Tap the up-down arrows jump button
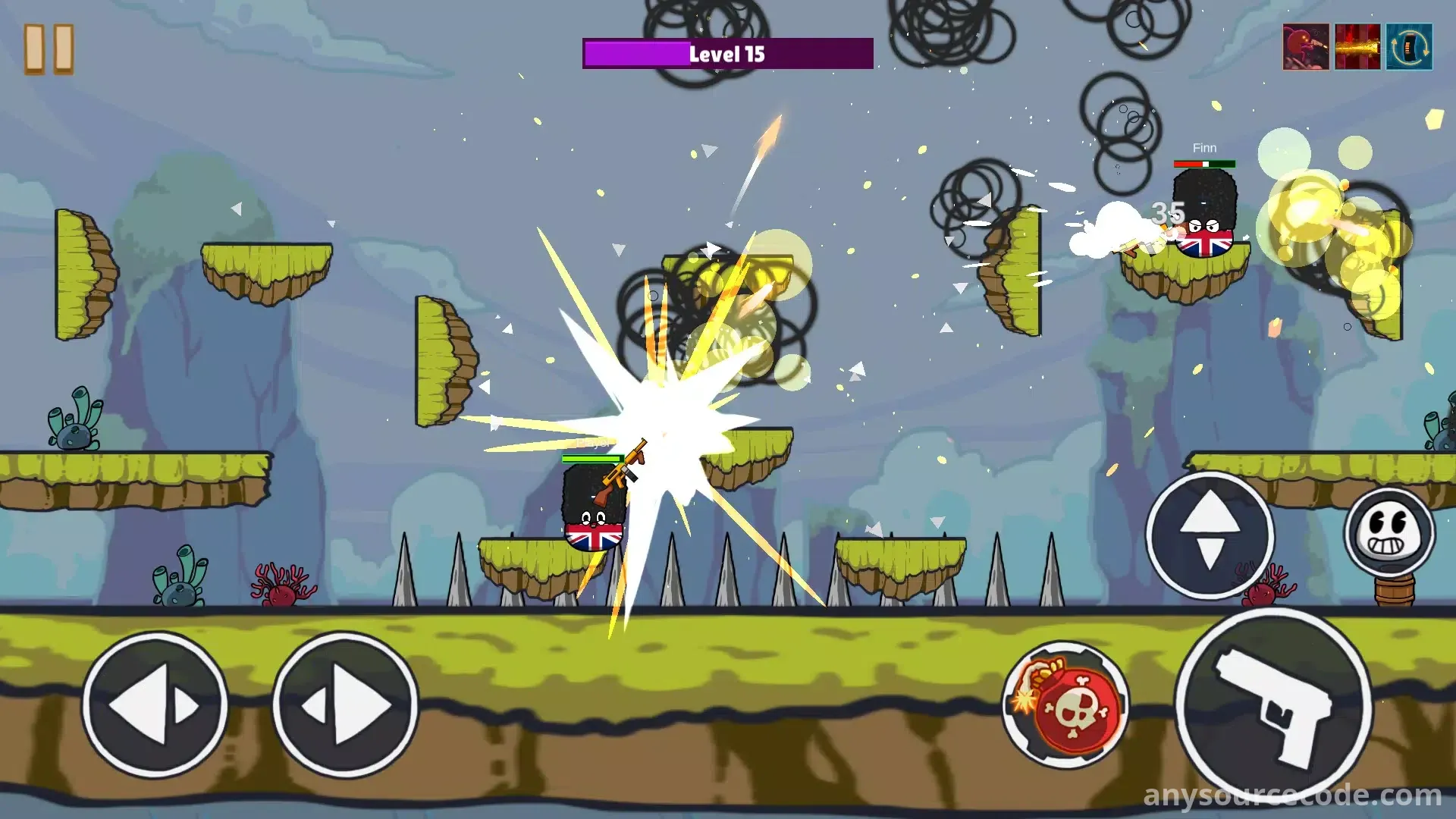The image size is (1456, 819). [1210, 535]
